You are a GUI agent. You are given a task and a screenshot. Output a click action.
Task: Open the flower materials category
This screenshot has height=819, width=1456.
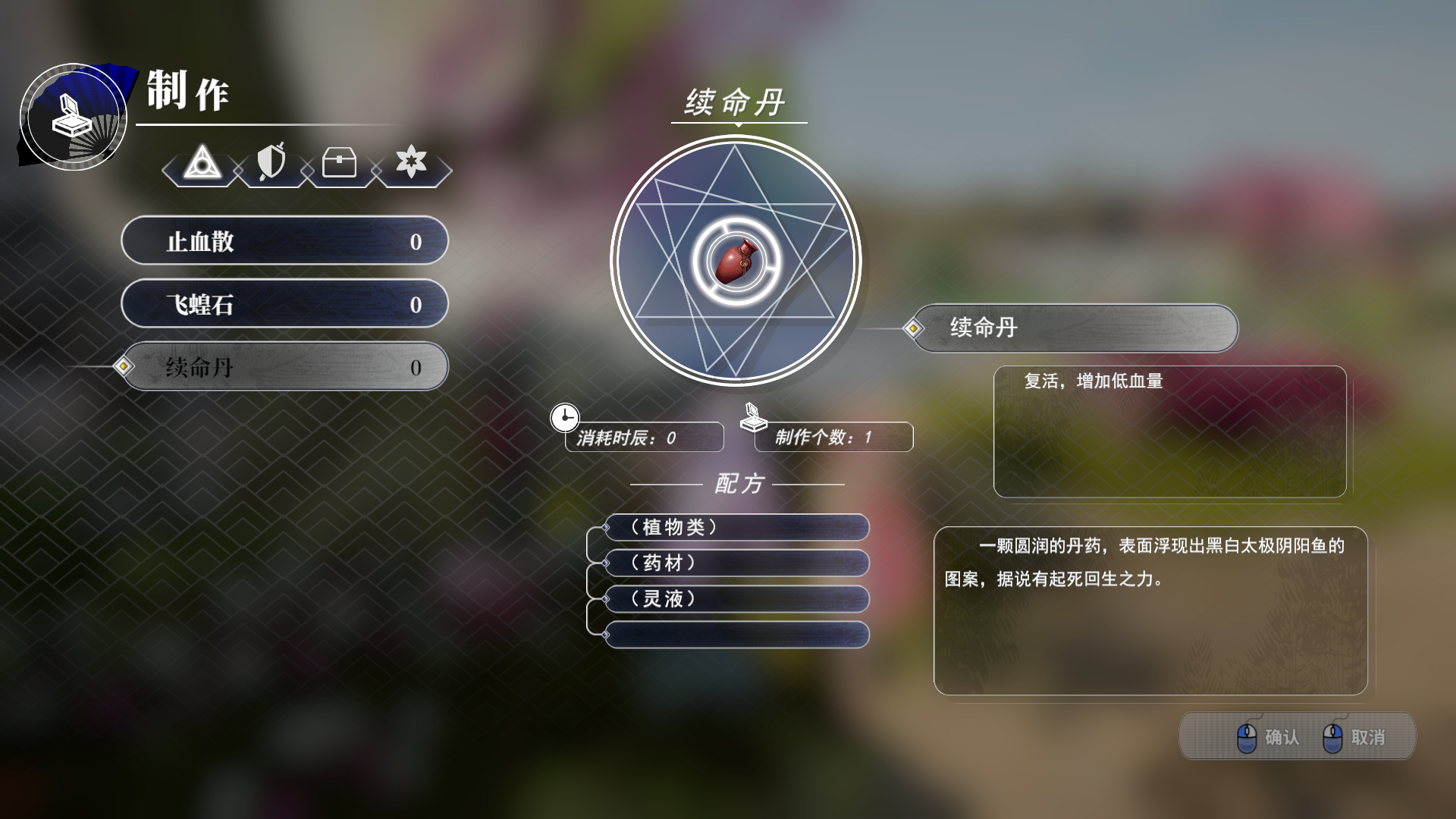coord(409,163)
